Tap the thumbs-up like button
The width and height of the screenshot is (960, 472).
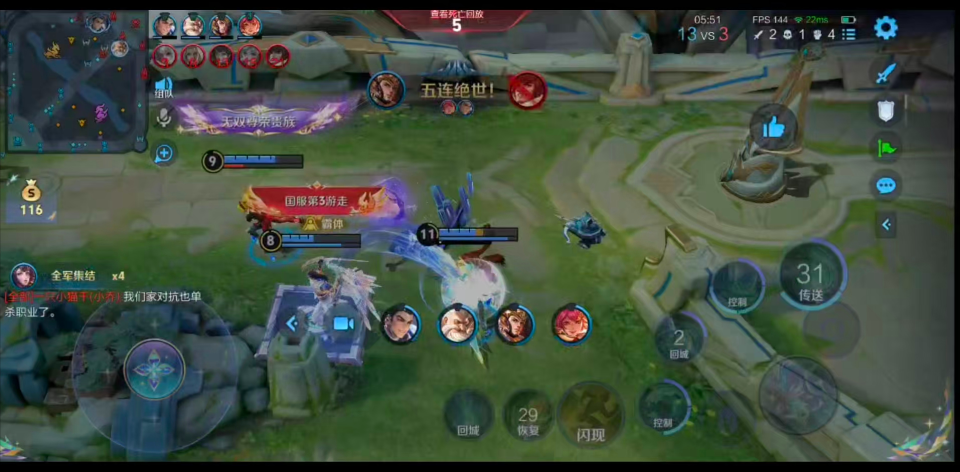tap(774, 127)
